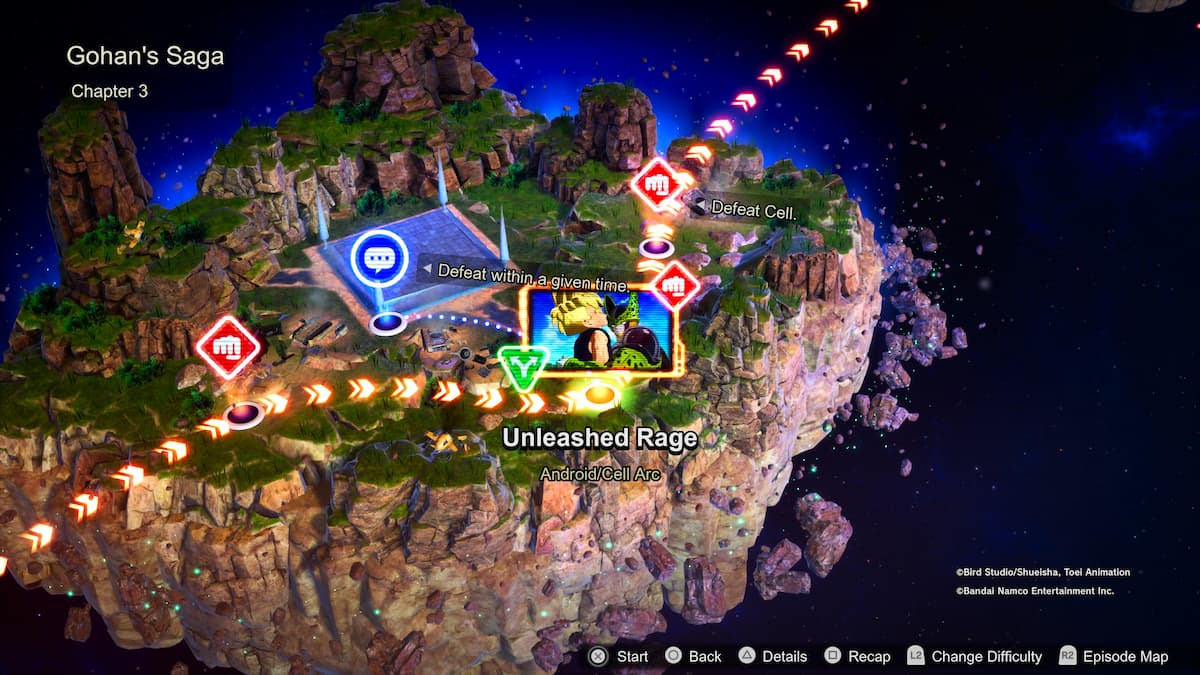Select the green branch marker icon
This screenshot has height=675, width=1200.
click(520, 368)
